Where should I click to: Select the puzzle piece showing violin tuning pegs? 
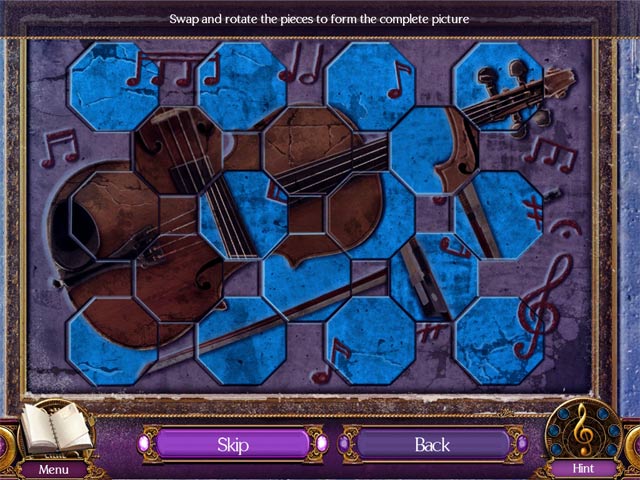point(497,86)
